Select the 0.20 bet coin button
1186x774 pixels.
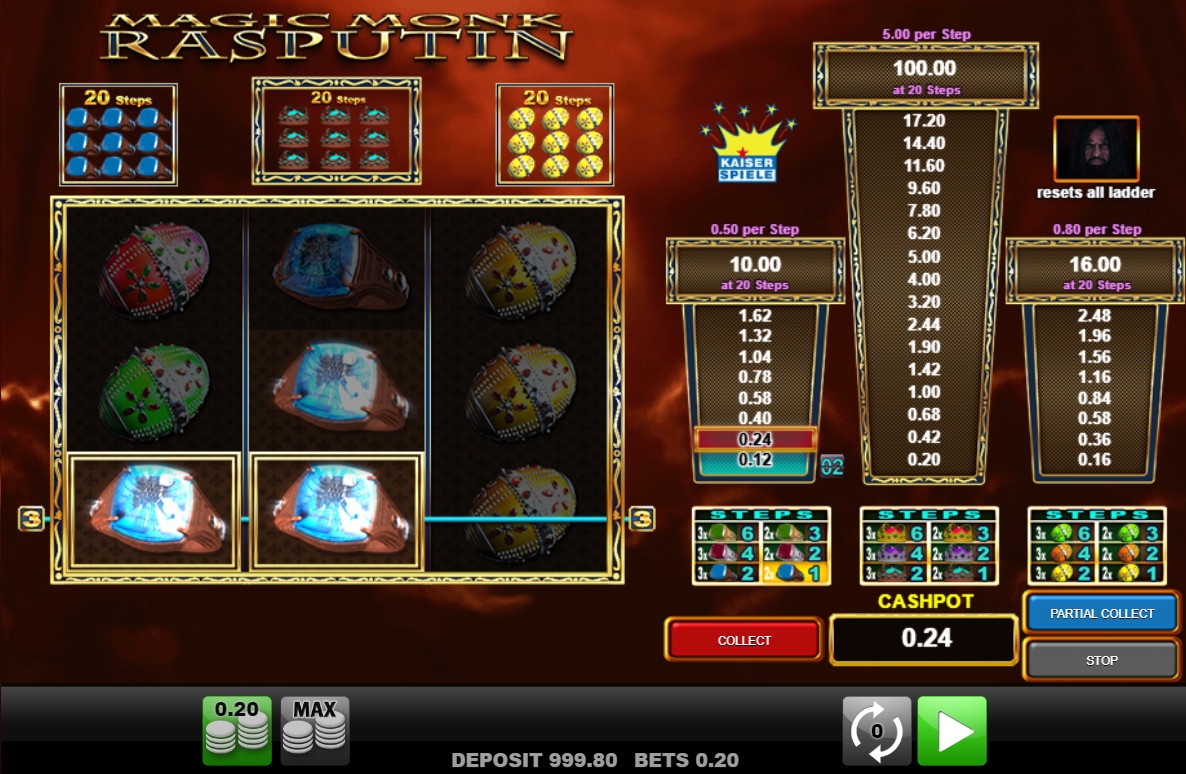point(237,731)
